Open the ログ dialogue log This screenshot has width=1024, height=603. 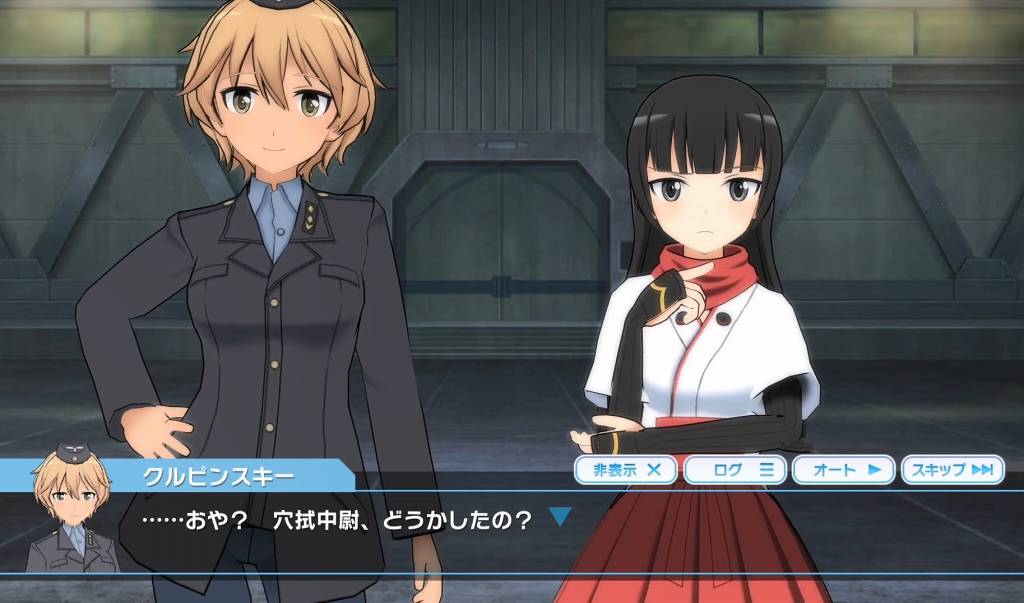(x=735, y=469)
